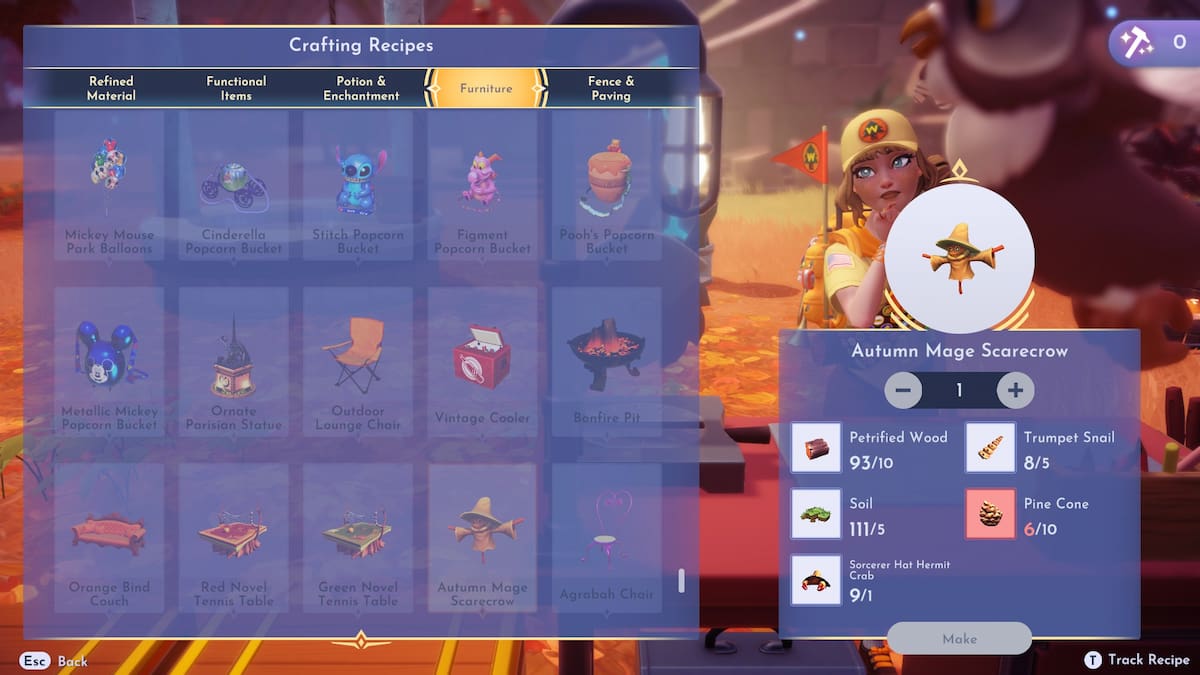Select the Potion & Enchantment tab
The height and width of the screenshot is (675, 1200).
(x=361, y=88)
